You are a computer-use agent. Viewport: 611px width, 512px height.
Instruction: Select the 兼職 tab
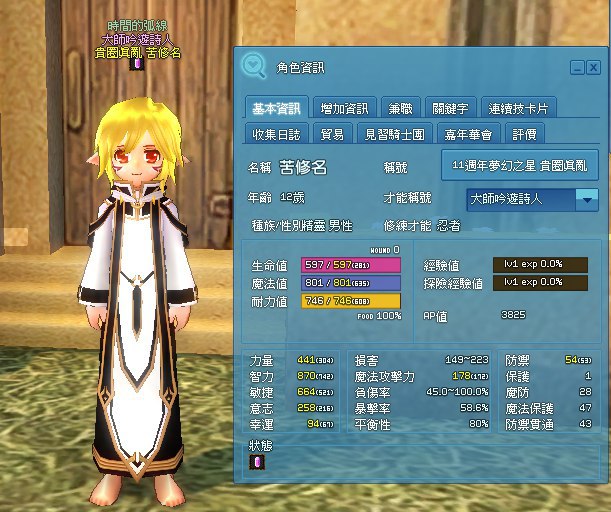pyautogui.click(x=399, y=108)
